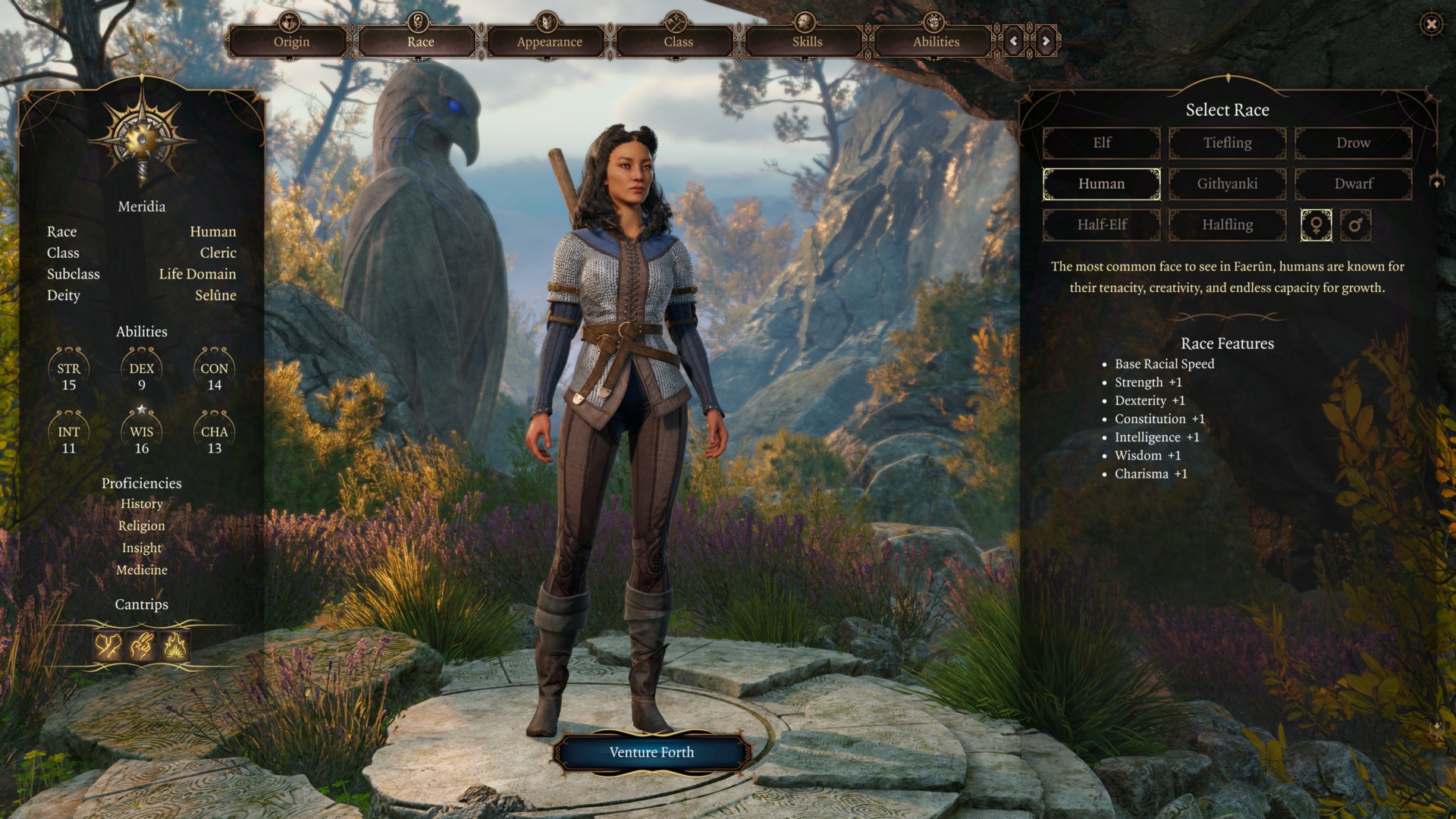Viewport: 1456px width, 819px height.
Task: Pick the Drow race
Action: 1353,143
